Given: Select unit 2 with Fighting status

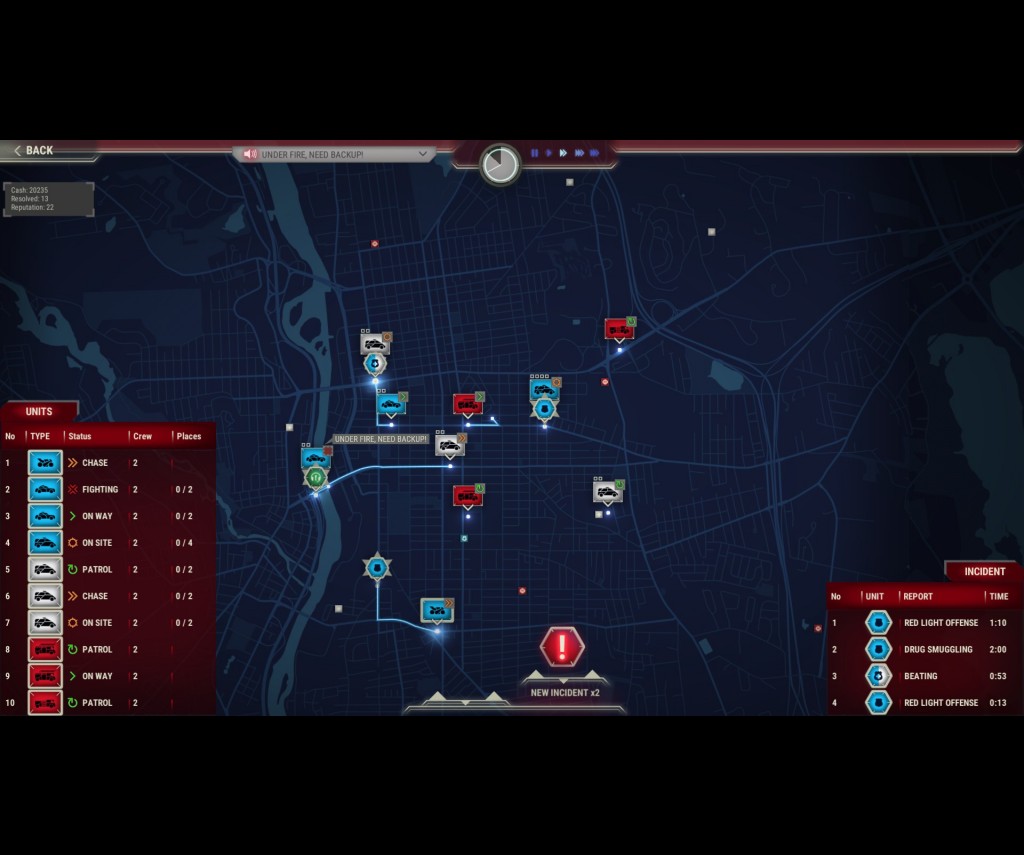Looking at the screenshot, I should [45, 490].
